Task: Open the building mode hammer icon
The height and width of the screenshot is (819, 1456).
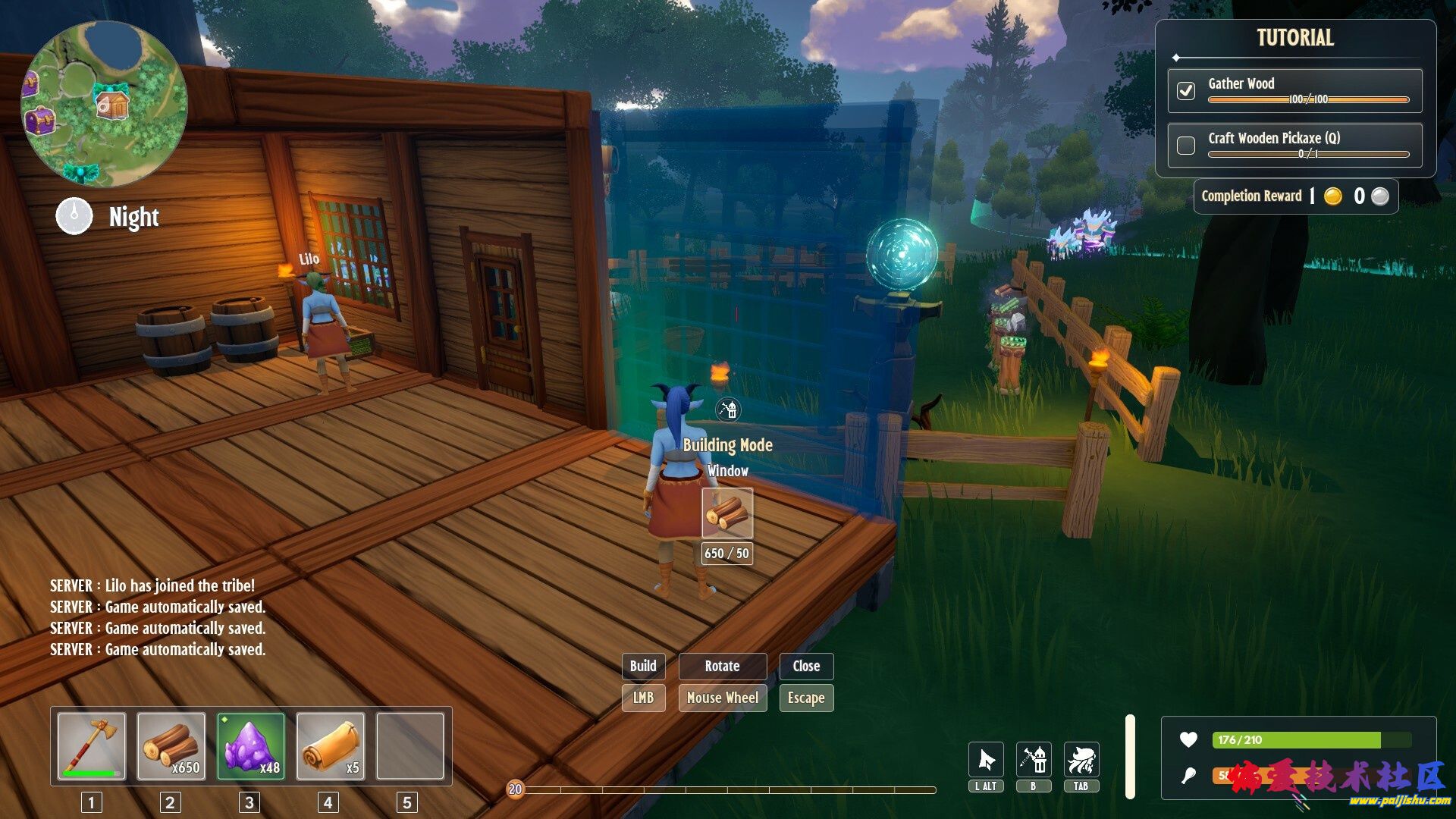Action: (x=1034, y=760)
